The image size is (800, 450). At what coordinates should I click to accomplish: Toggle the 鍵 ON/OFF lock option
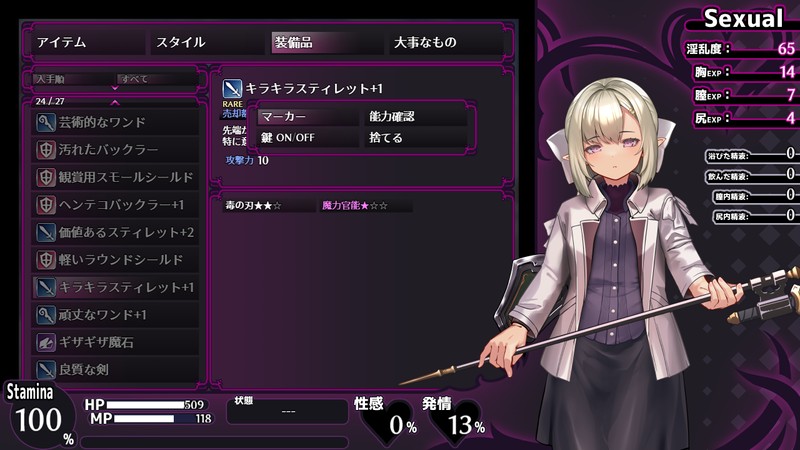click(x=308, y=138)
